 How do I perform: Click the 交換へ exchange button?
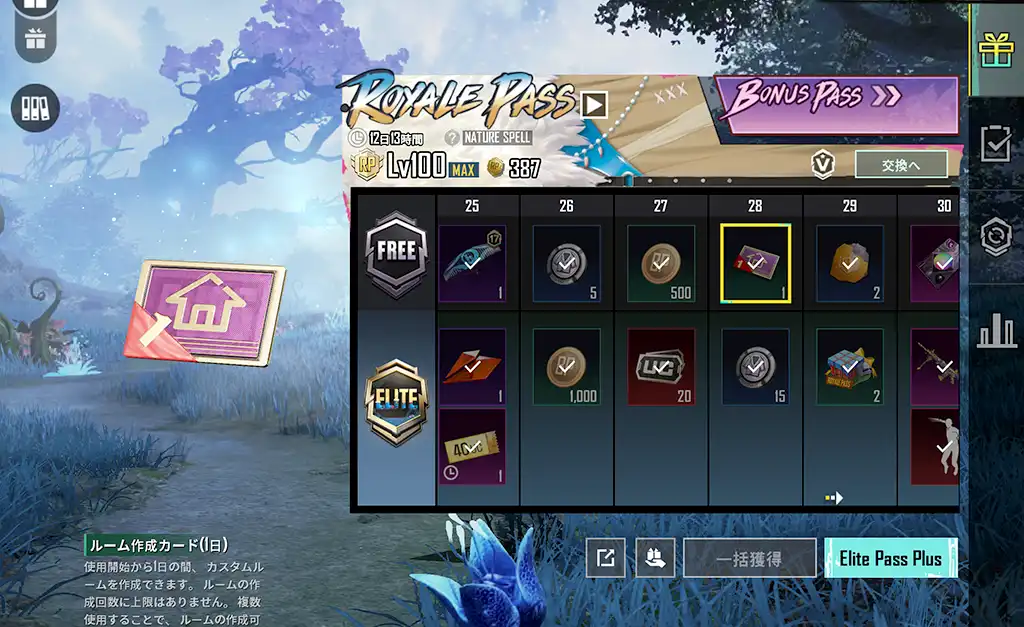[901, 165]
